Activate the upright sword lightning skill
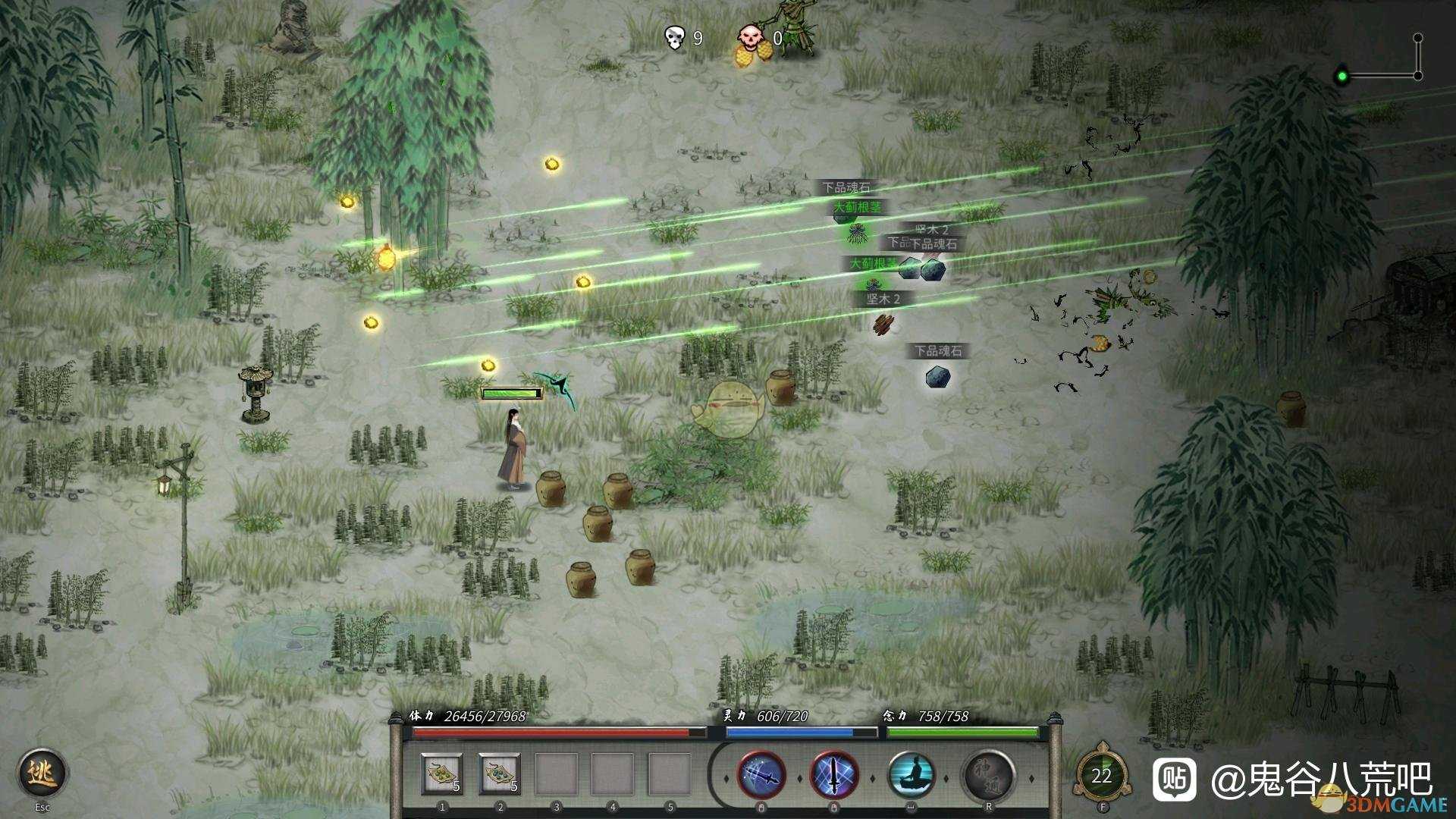The height and width of the screenshot is (819, 1456). click(x=834, y=776)
